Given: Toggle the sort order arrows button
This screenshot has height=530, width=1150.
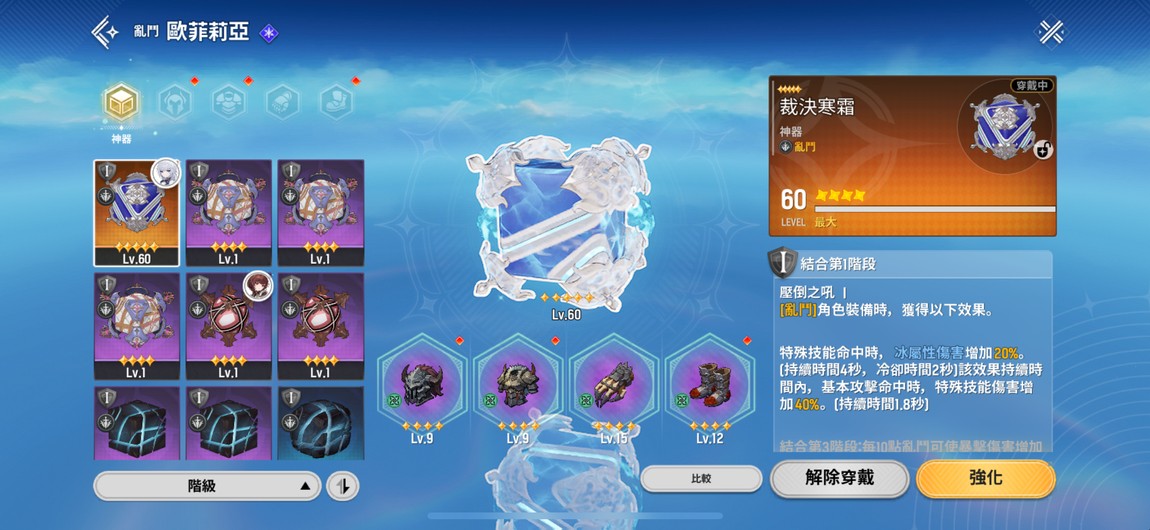Looking at the screenshot, I should coord(343,486).
